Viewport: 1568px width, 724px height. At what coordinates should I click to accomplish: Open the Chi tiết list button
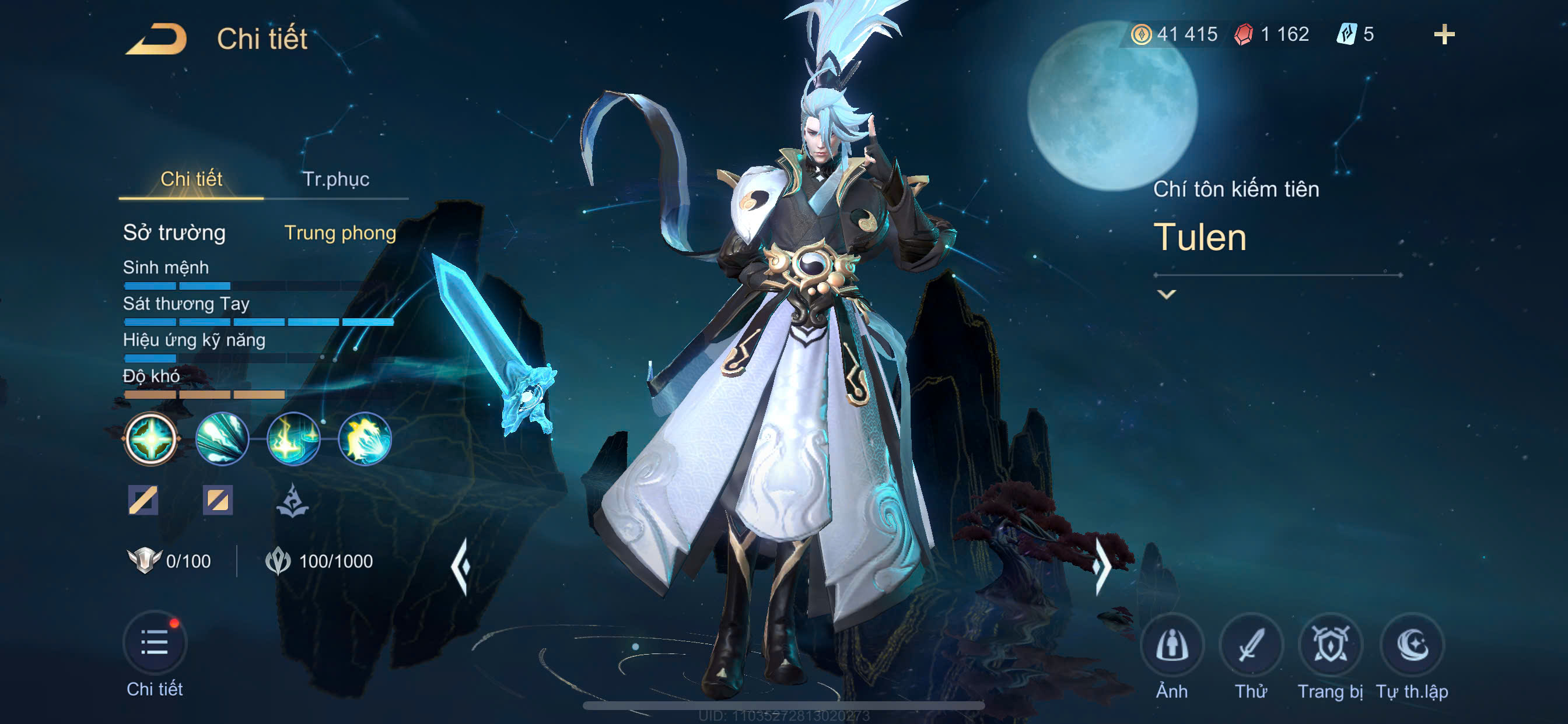tap(155, 643)
